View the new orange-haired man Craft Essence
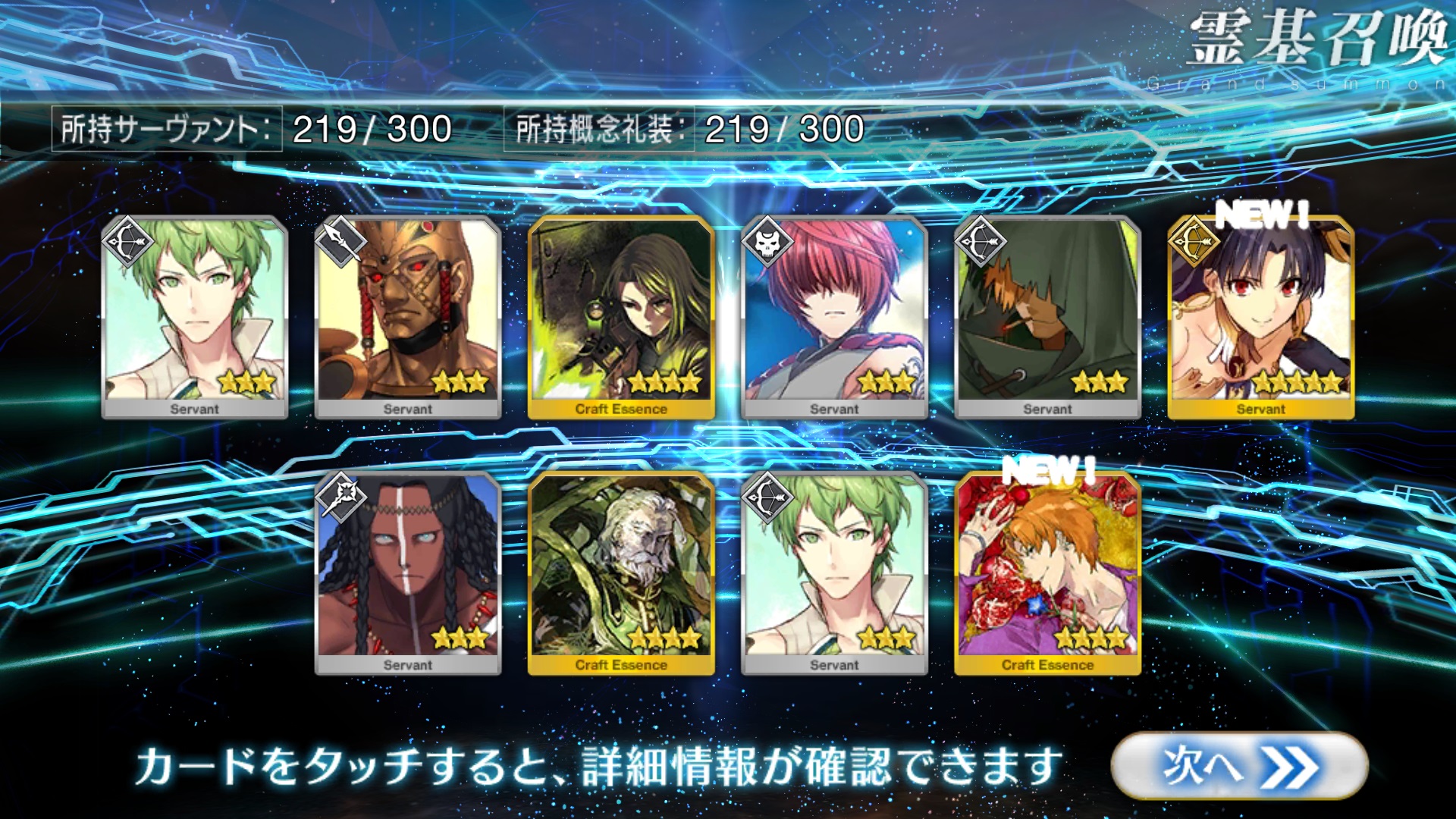Image resolution: width=1456 pixels, height=819 pixels. pyautogui.click(x=1047, y=573)
